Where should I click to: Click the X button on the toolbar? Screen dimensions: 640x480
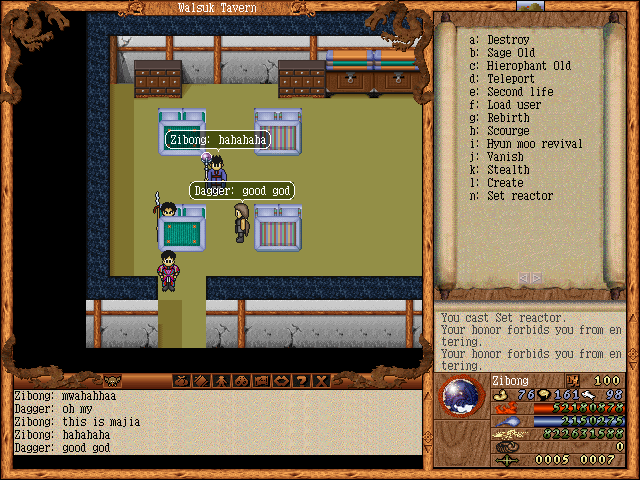pos(320,380)
